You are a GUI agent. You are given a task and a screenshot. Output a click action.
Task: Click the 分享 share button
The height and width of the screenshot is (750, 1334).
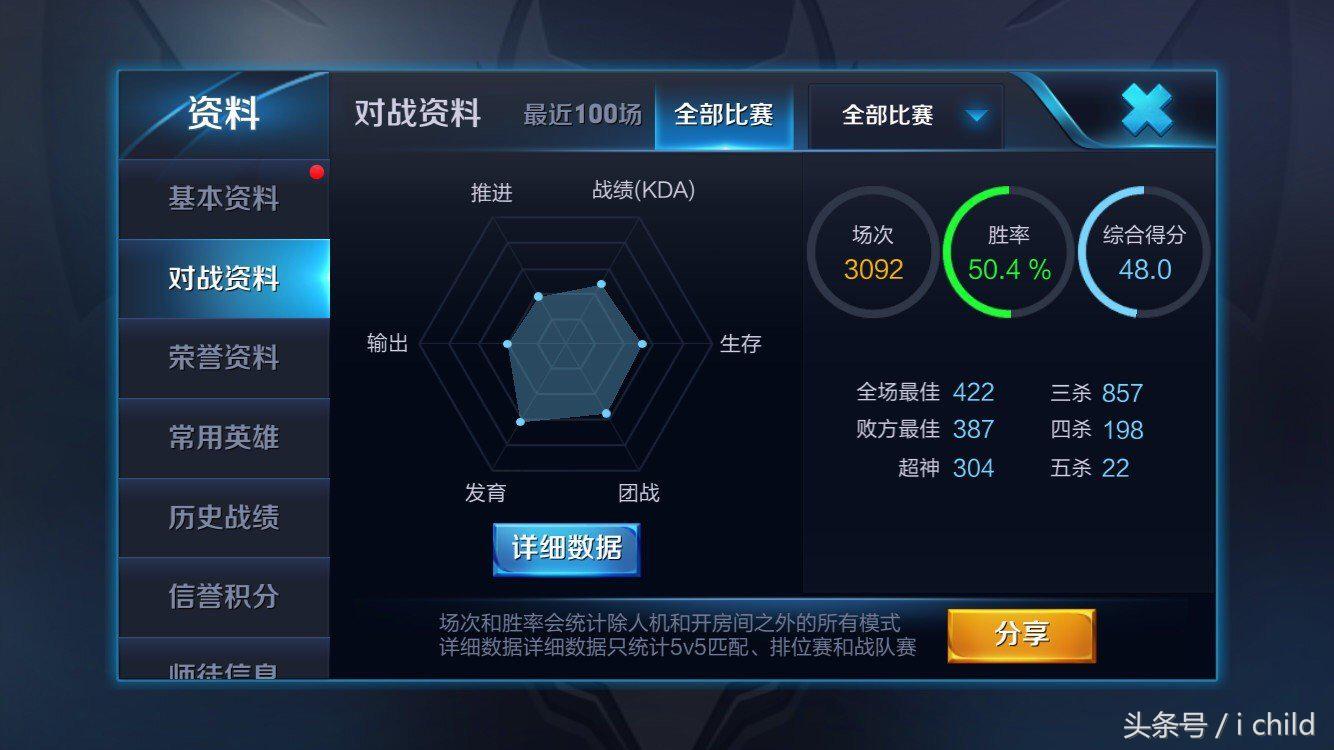pyautogui.click(x=1021, y=634)
